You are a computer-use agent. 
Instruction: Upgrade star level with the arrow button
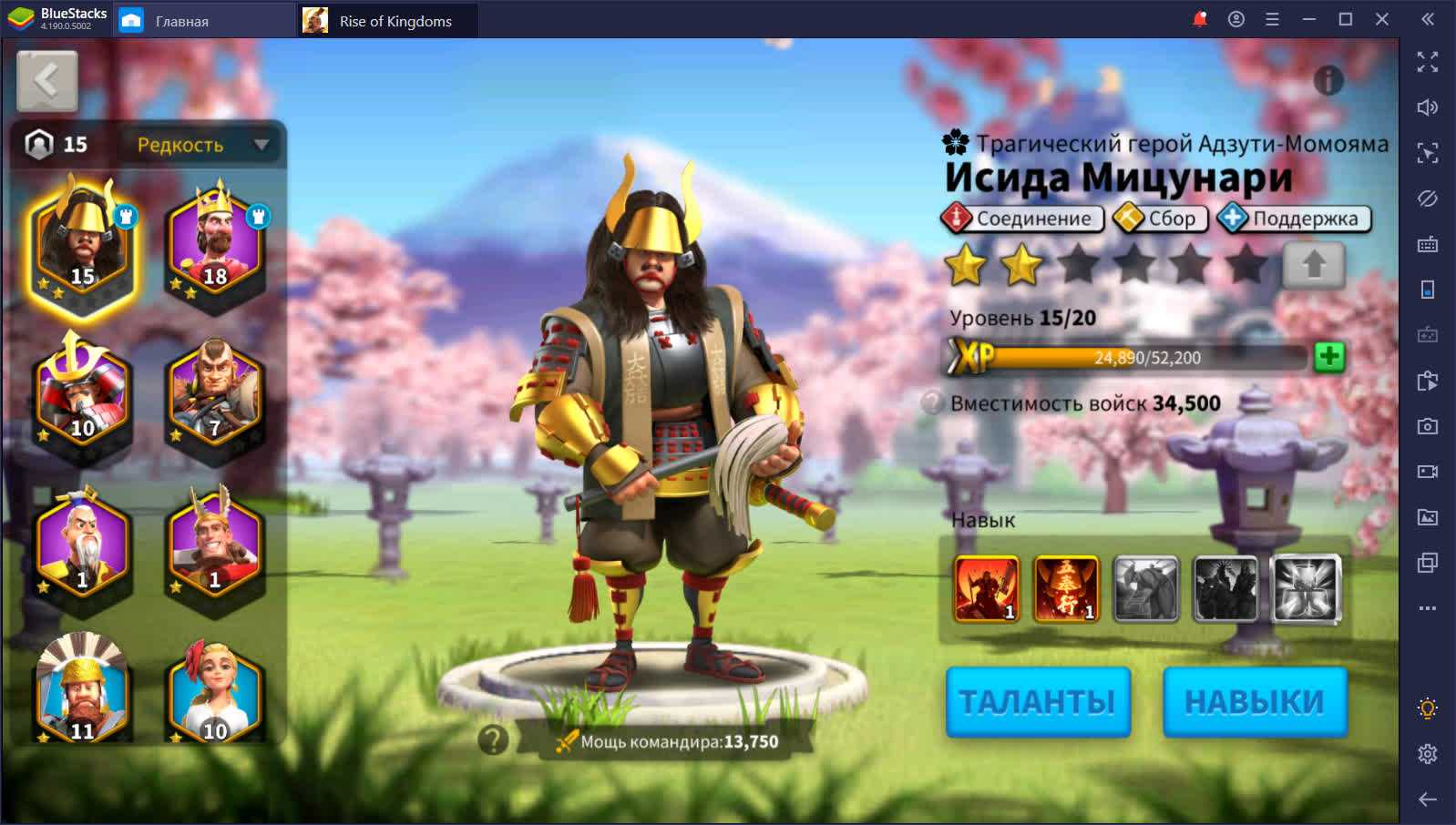[1313, 266]
